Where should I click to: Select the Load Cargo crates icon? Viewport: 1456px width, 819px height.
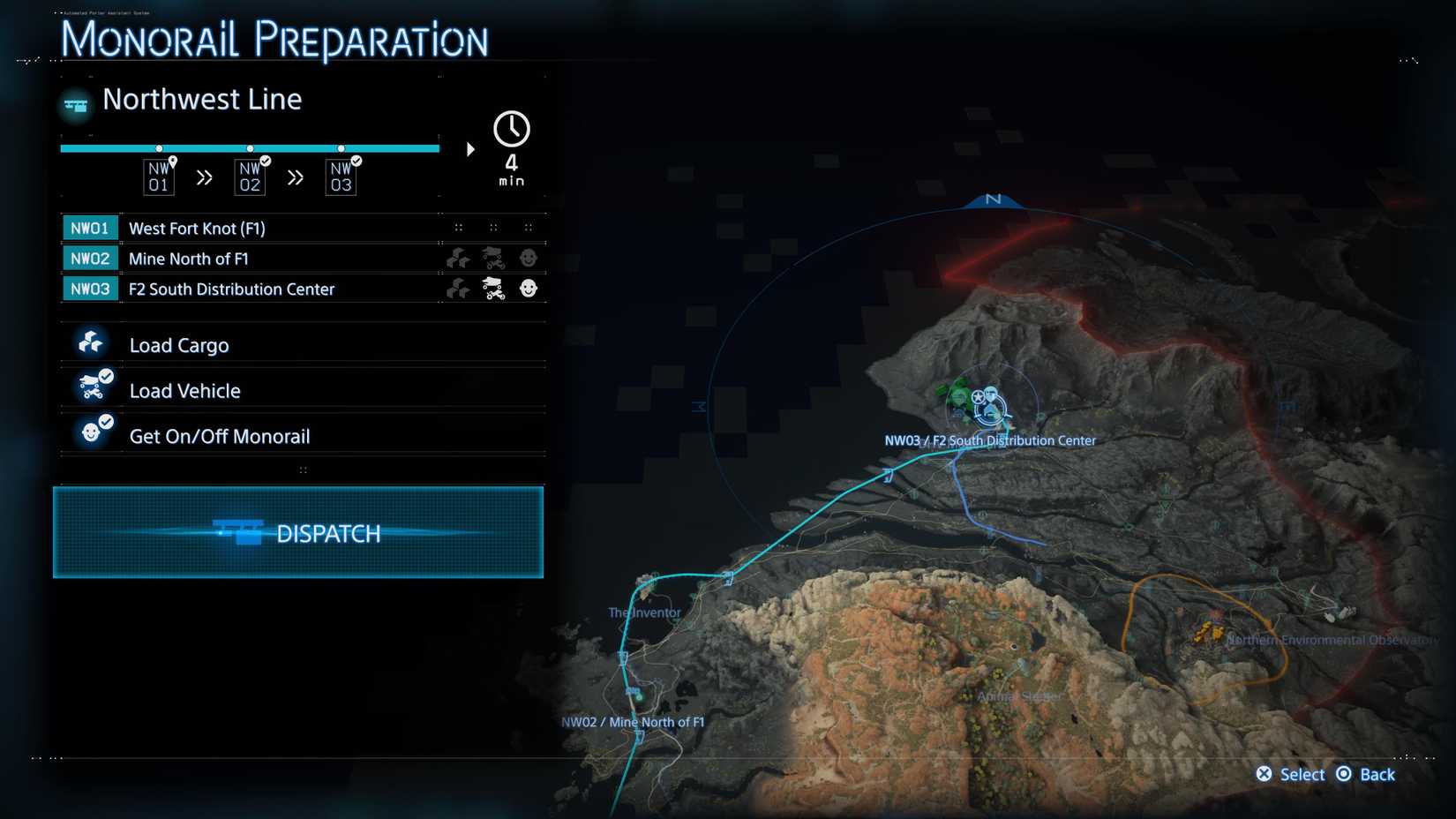tap(89, 340)
